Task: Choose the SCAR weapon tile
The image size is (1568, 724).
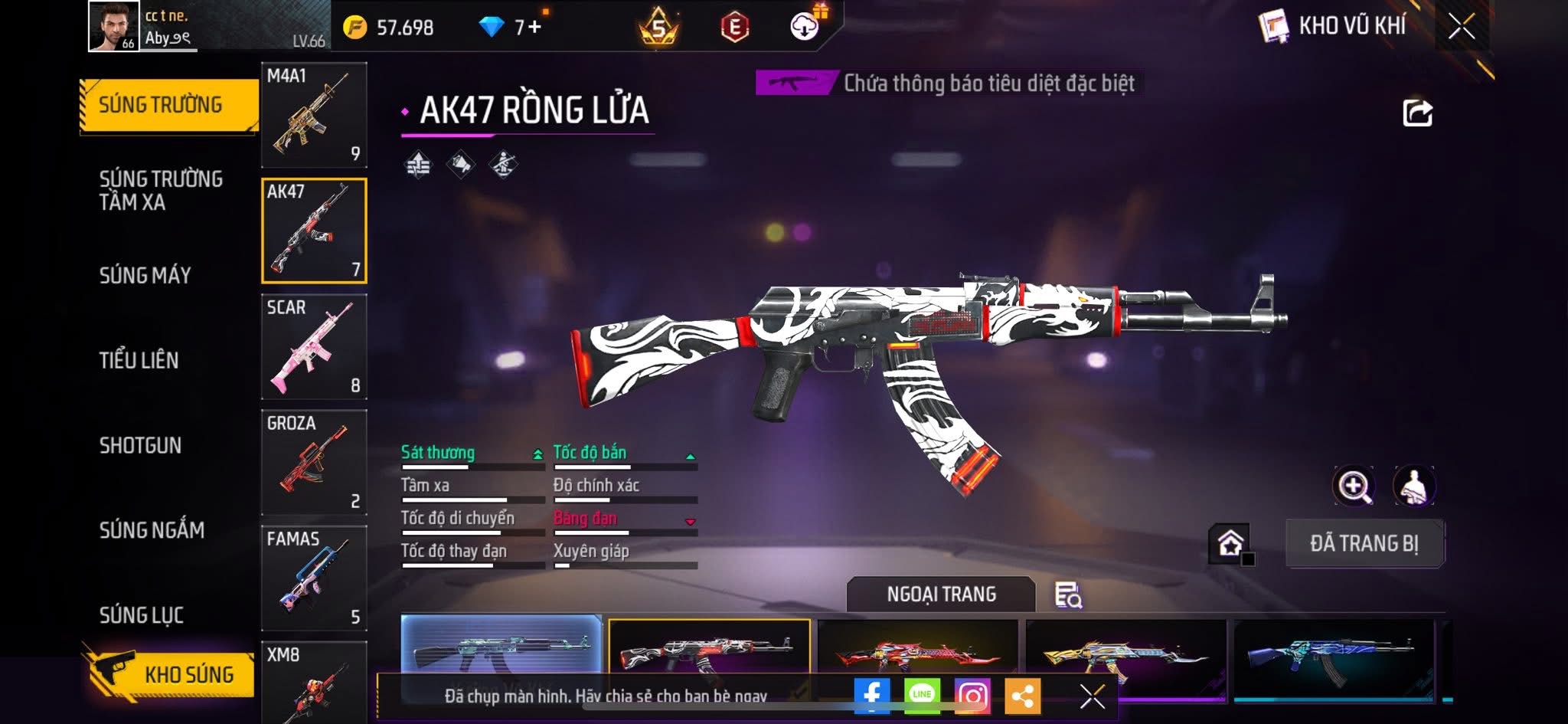Action: (314, 347)
